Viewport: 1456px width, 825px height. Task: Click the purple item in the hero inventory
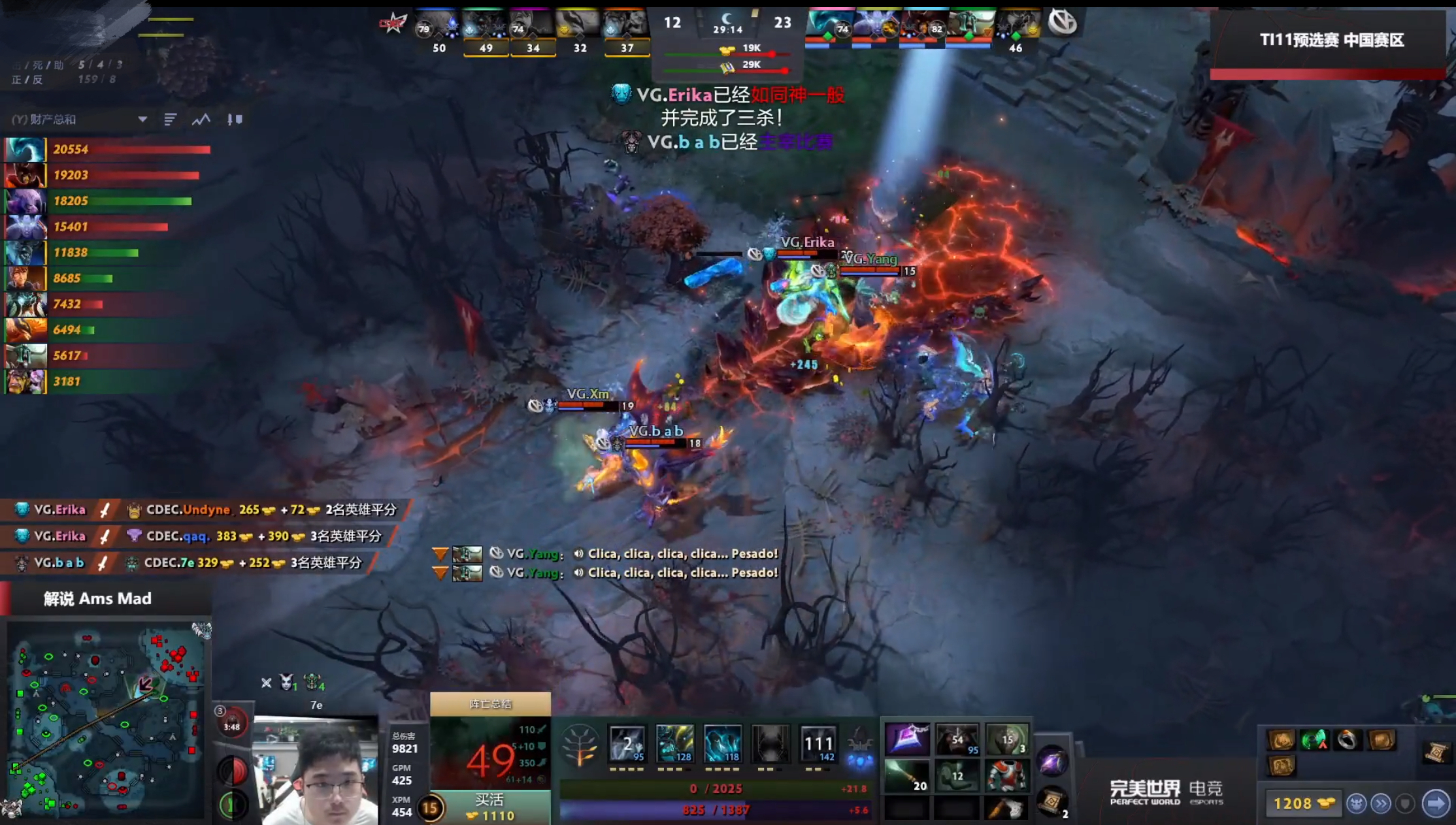(908, 740)
